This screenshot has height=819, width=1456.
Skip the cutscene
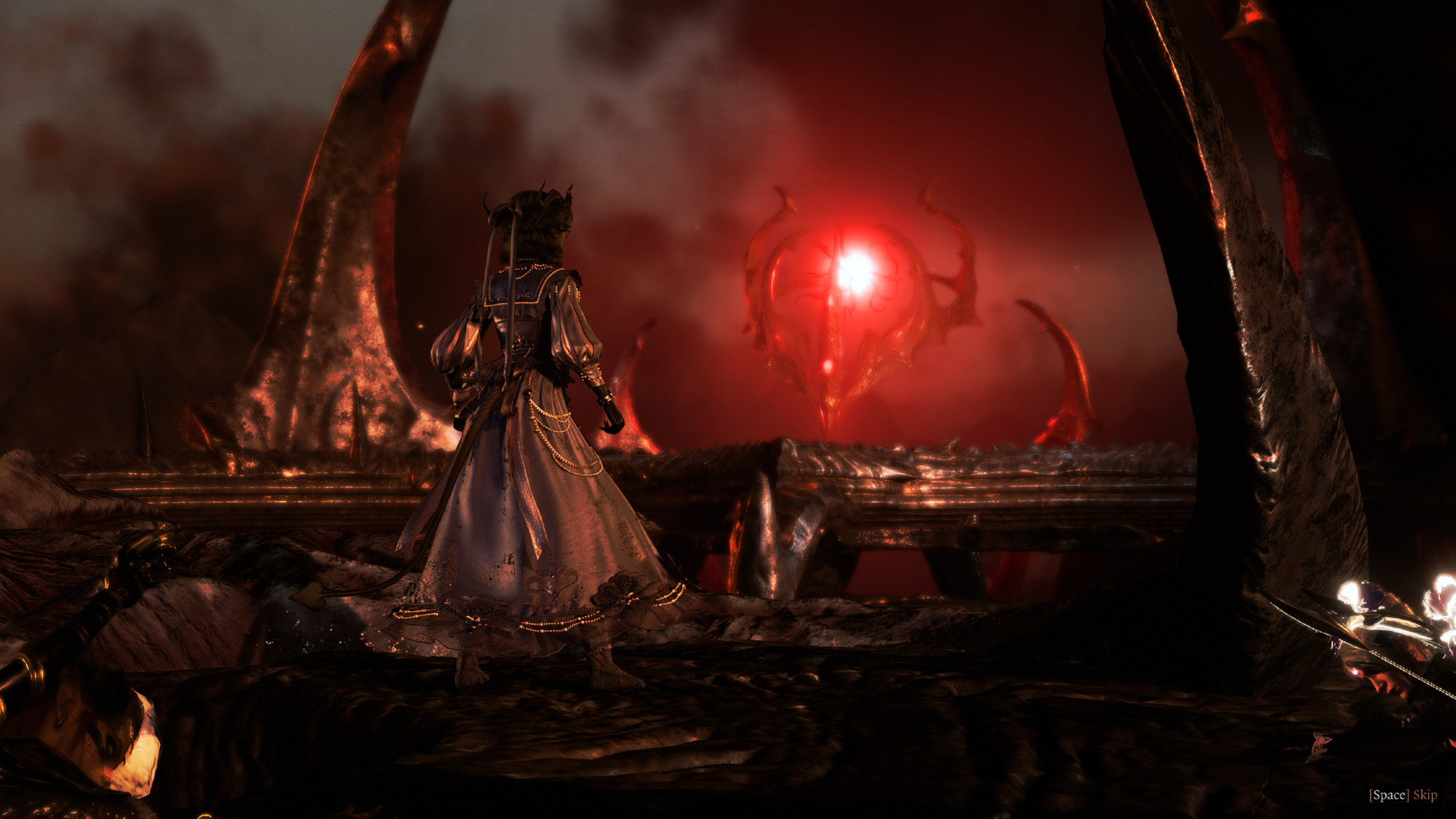point(1404,795)
